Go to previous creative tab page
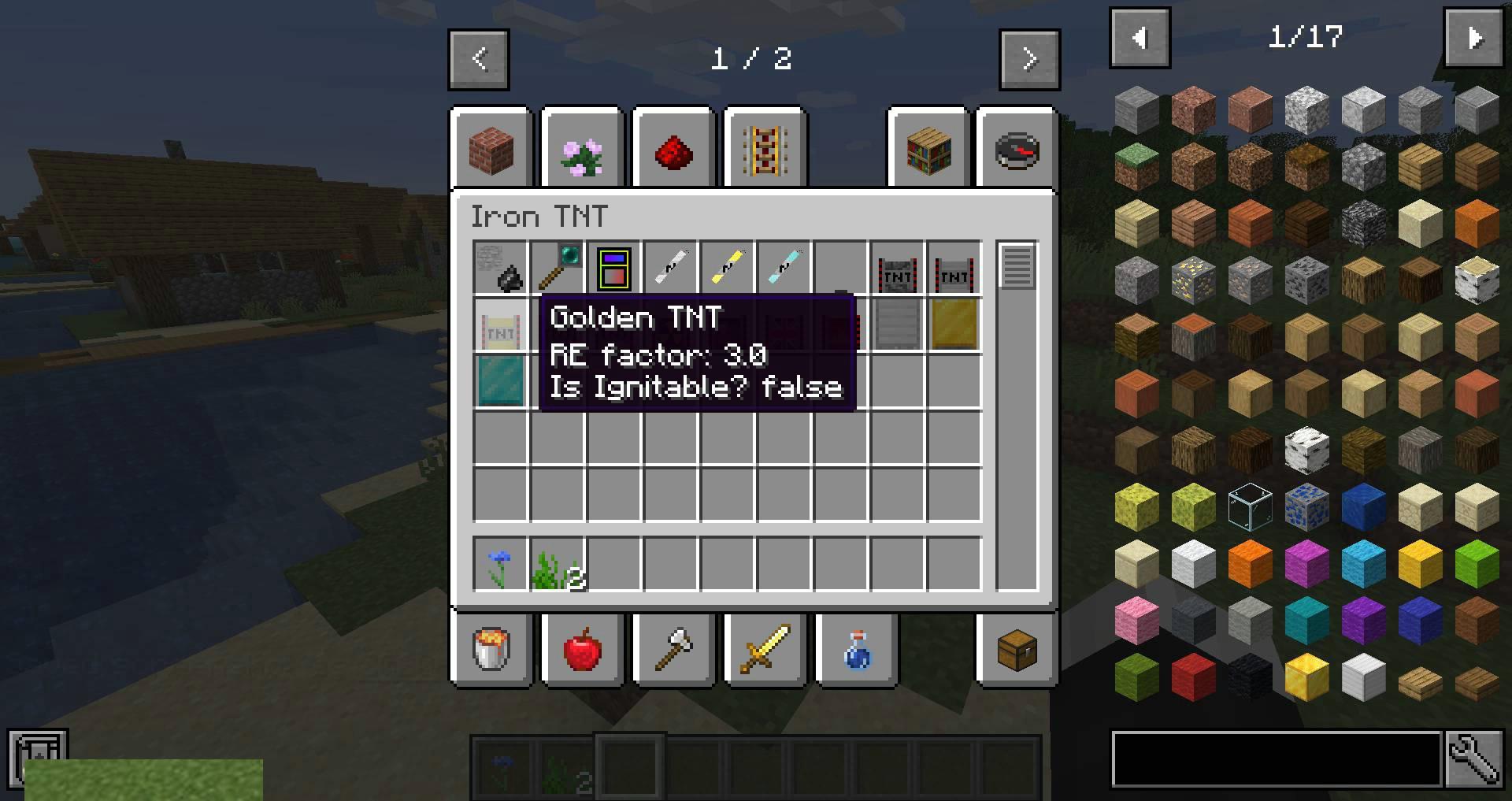This screenshot has width=1512, height=801. (x=479, y=60)
